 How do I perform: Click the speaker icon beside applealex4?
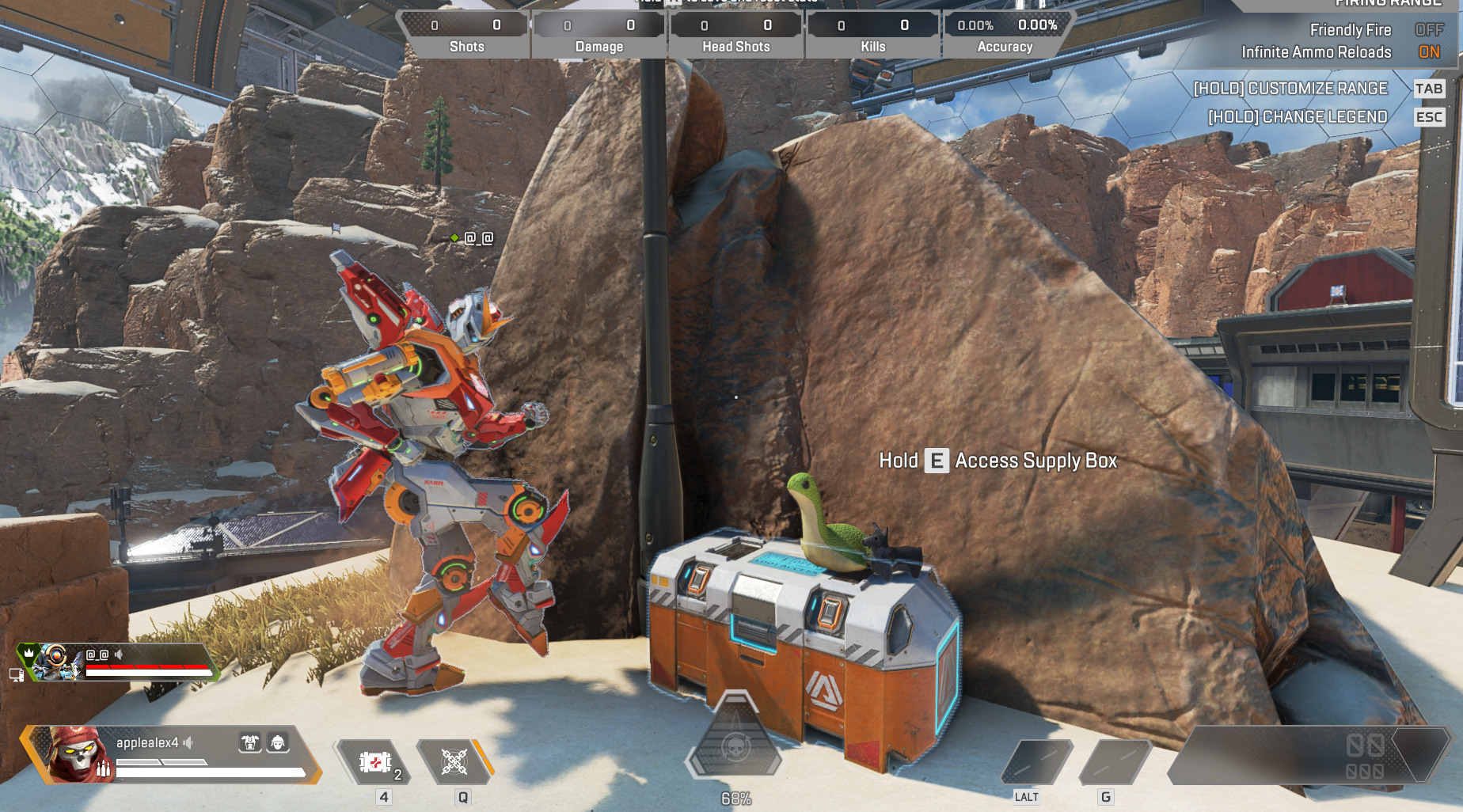click(x=188, y=742)
